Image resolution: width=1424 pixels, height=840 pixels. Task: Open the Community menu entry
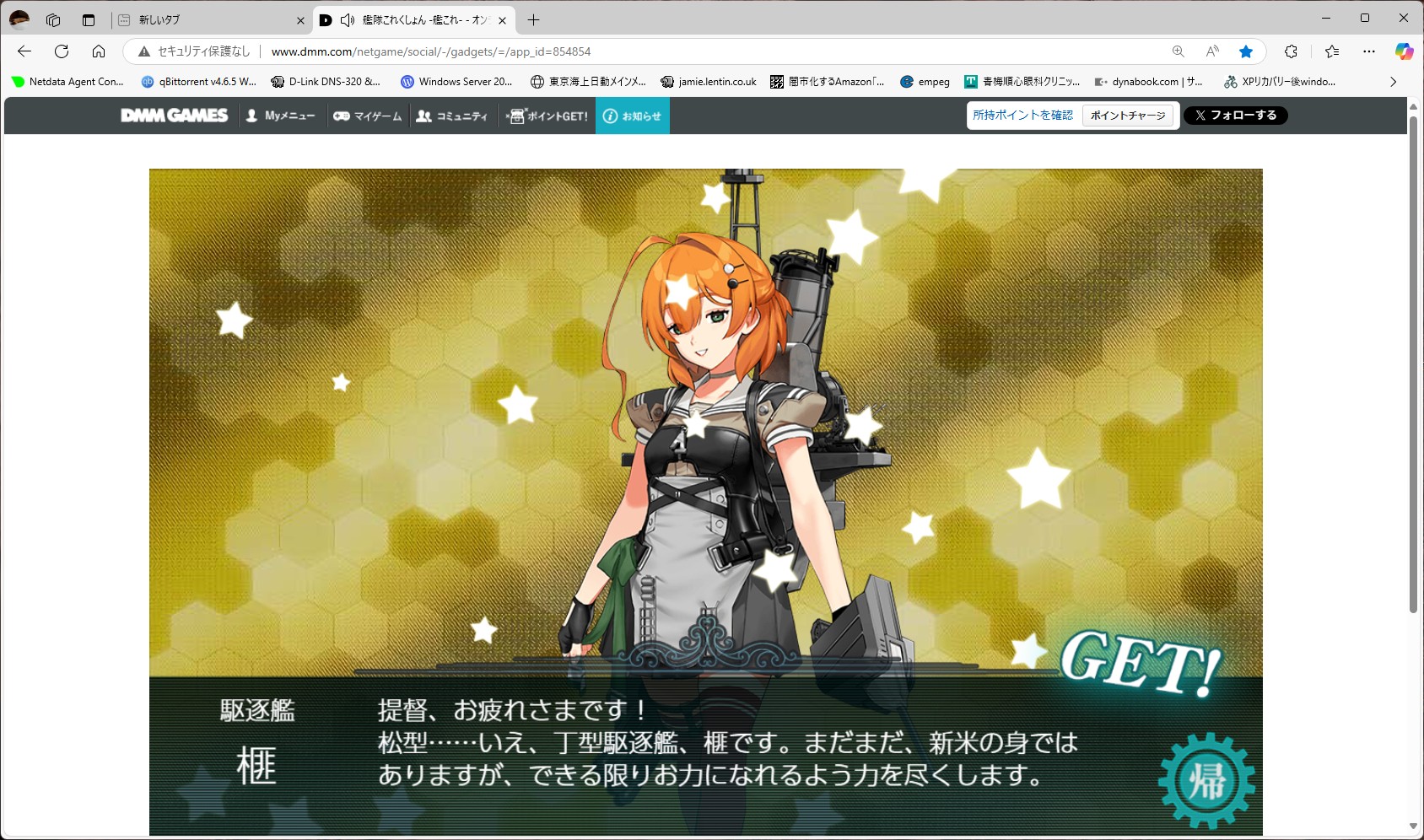452,116
